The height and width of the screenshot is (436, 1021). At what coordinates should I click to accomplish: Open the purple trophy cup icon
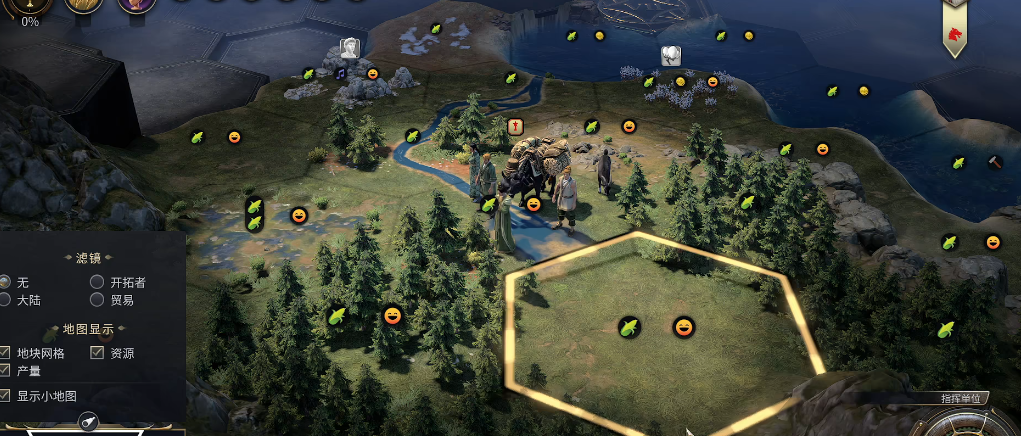[134, 5]
